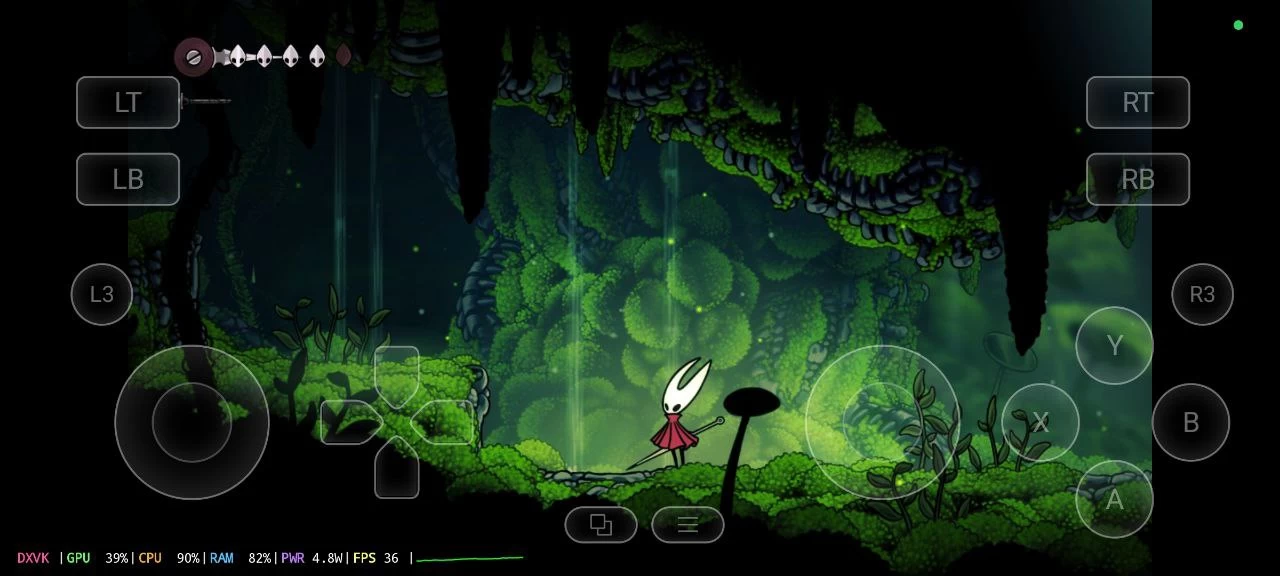Tap the D-pad left arrow
This screenshot has height=576, width=1280.
pos(347,421)
